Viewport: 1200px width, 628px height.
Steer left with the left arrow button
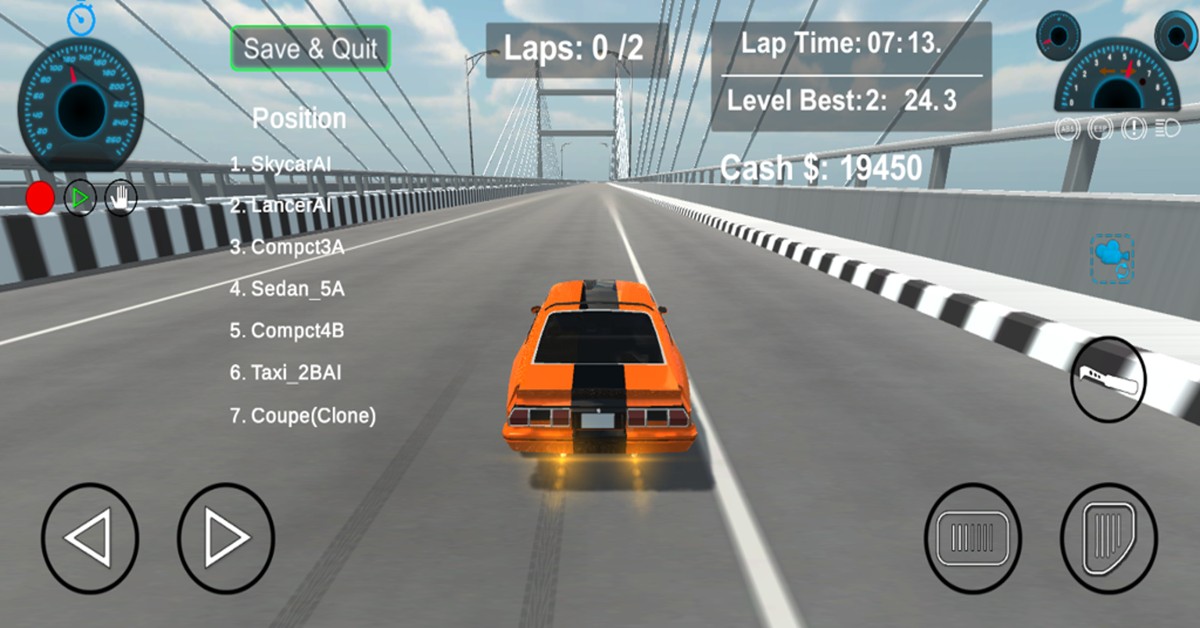pyautogui.click(x=89, y=538)
